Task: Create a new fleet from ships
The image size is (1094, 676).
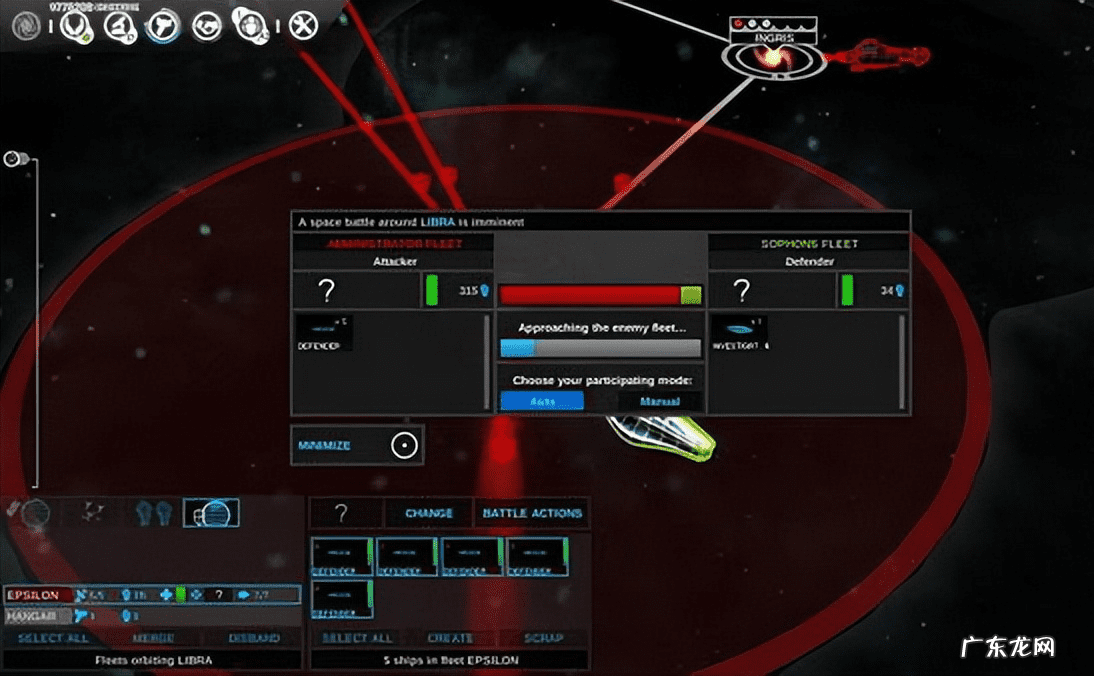Action: [x=450, y=638]
